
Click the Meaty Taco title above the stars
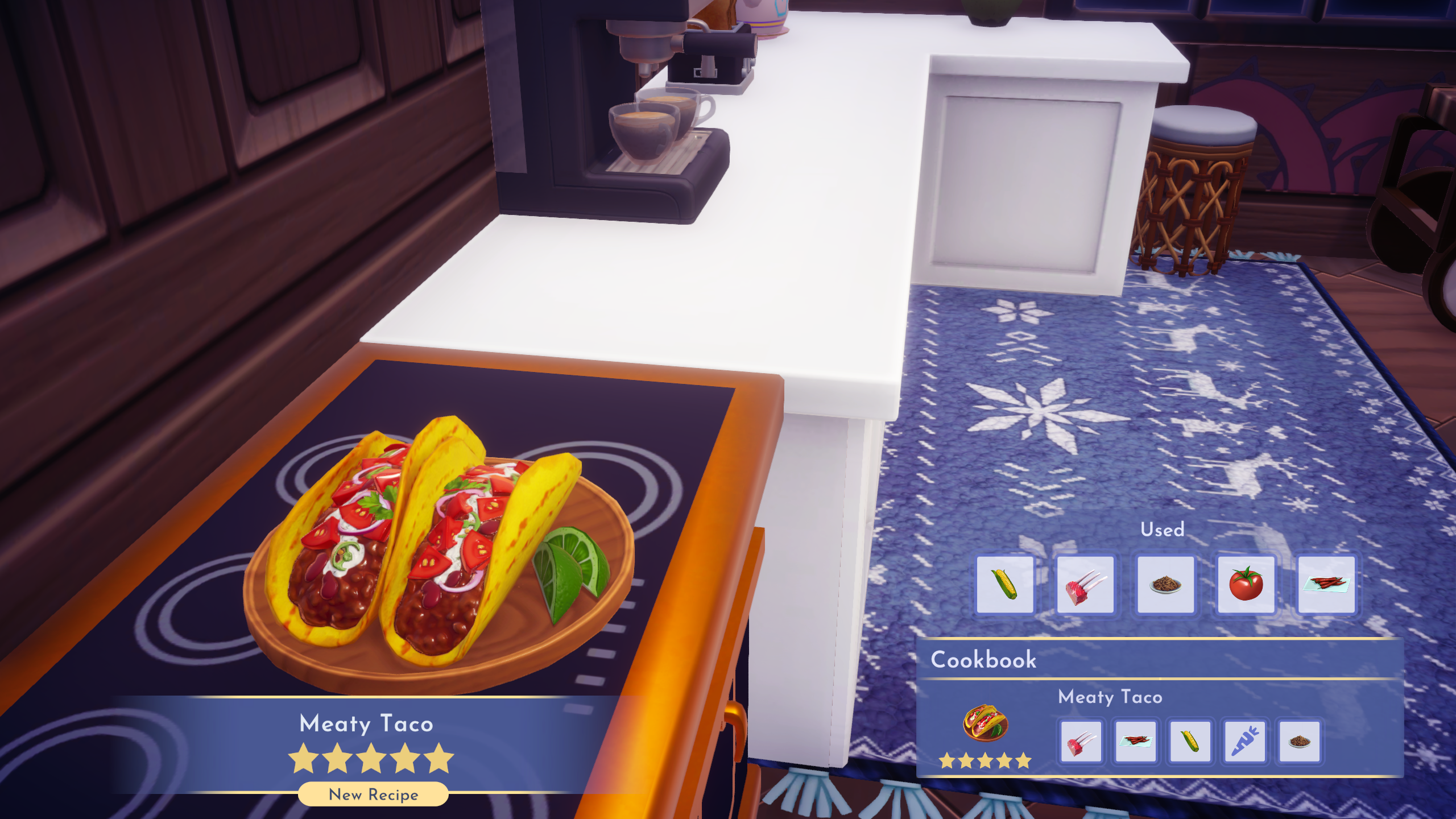click(x=367, y=723)
